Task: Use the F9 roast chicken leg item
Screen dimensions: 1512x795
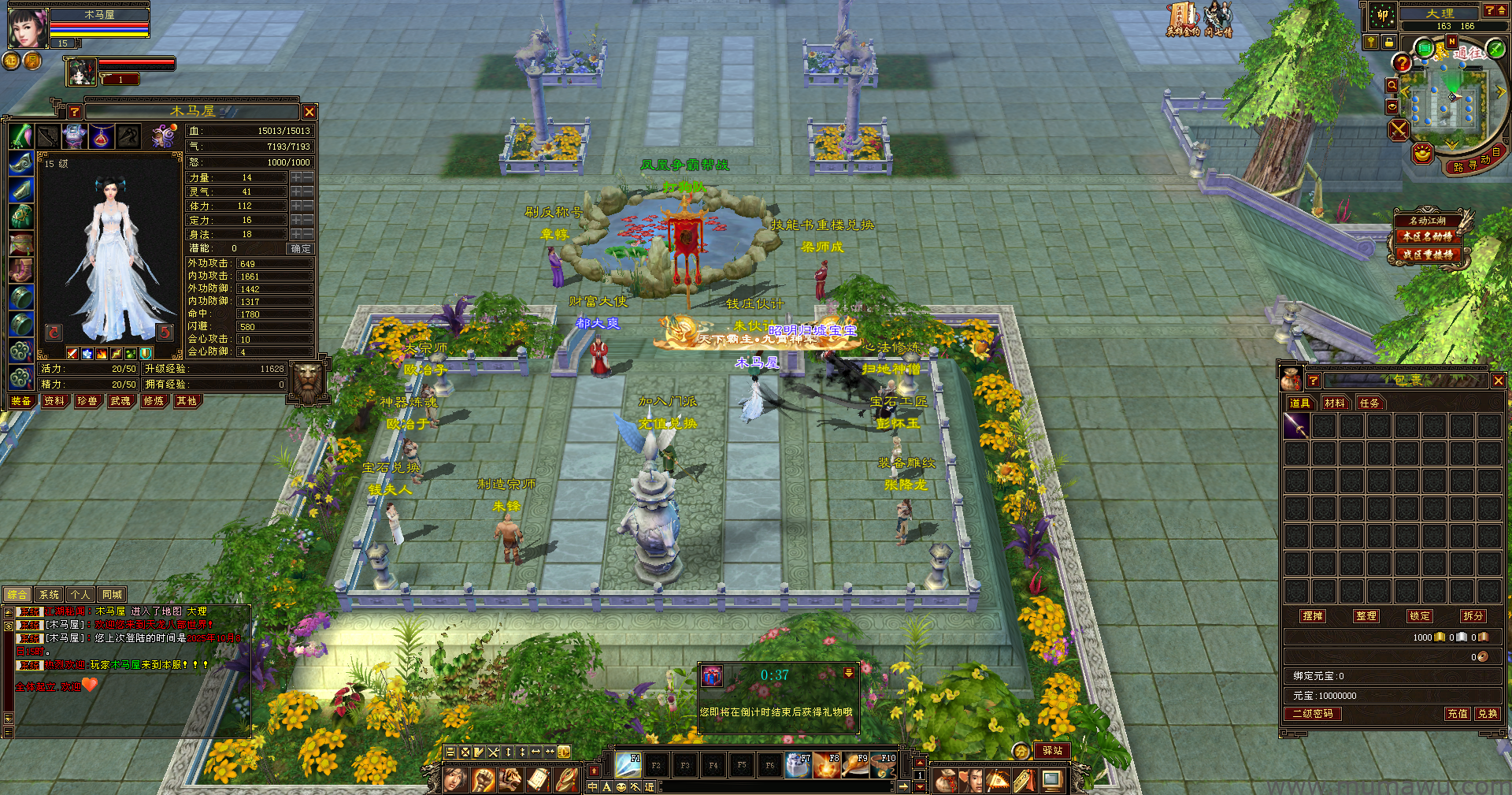Action: pos(855,764)
